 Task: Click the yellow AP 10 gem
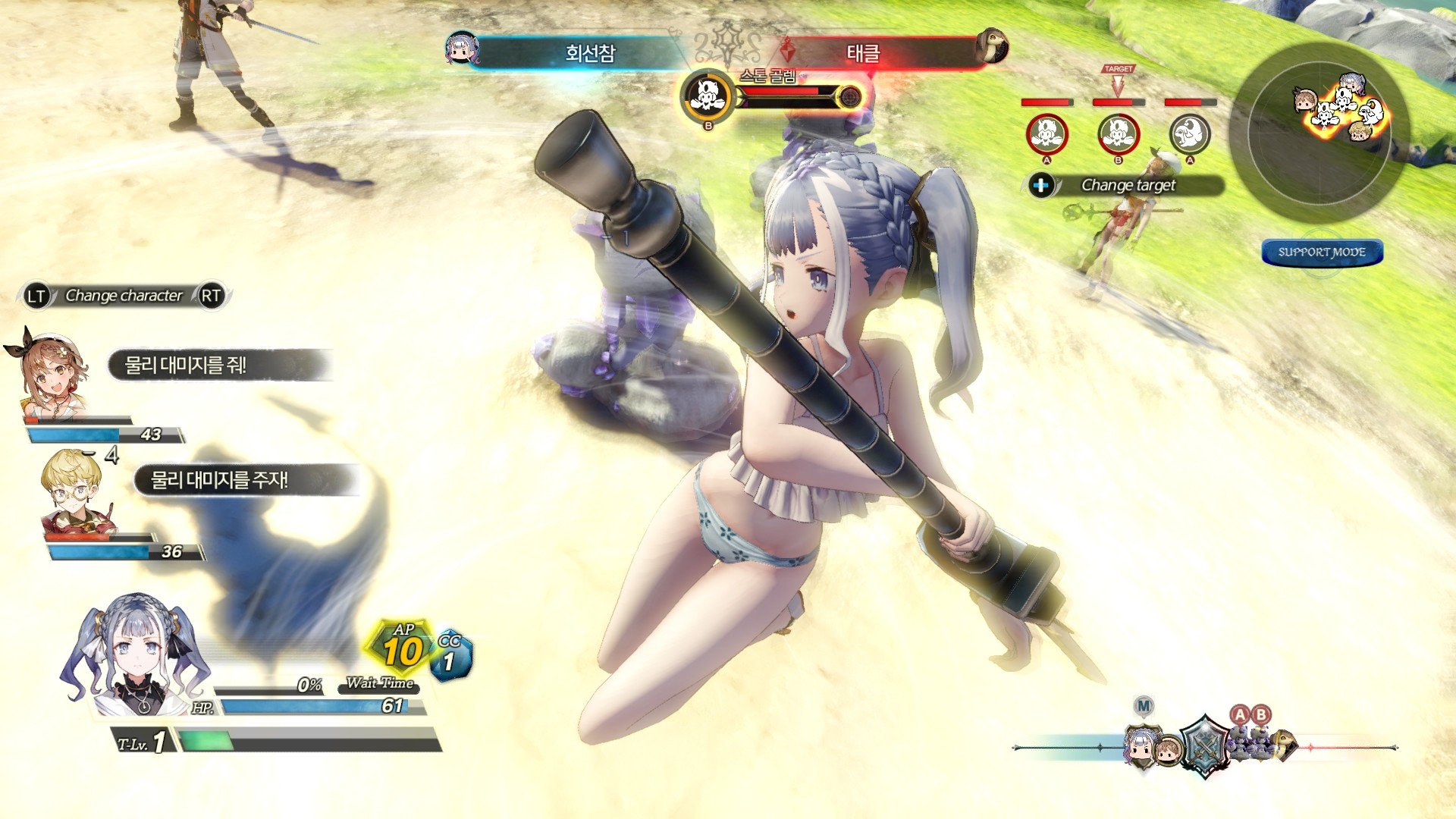tap(402, 648)
